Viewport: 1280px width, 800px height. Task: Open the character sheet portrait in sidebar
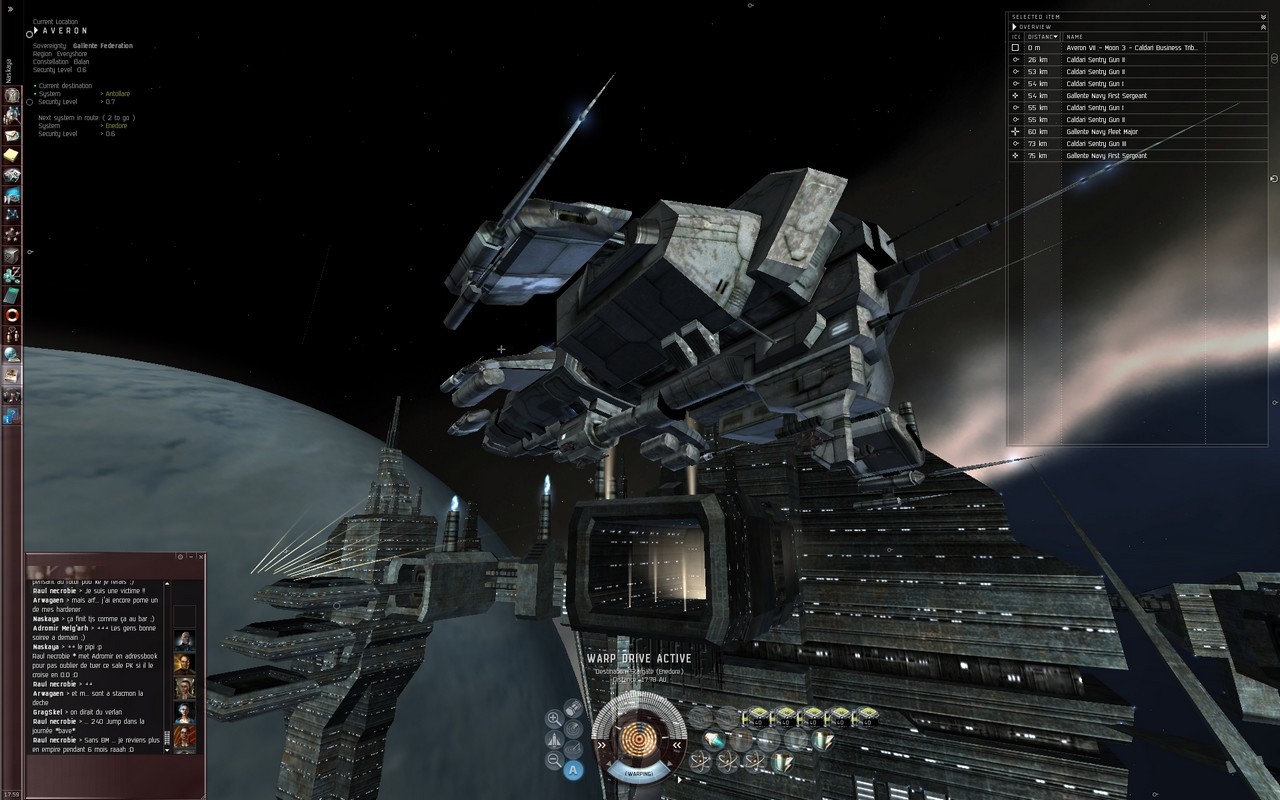pos(12,96)
